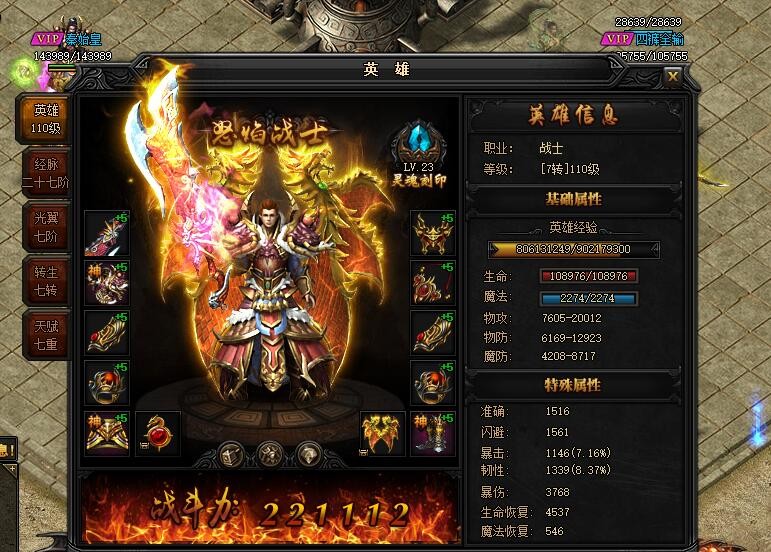Choose the golden wings equipment slot
This screenshot has width=771, height=552.
coord(382,433)
